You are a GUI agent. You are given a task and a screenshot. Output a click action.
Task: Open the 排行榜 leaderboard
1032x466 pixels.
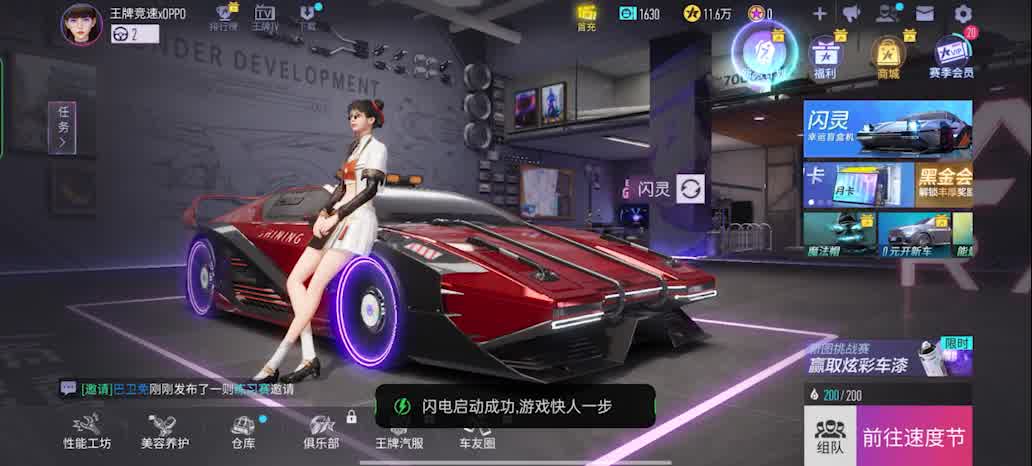(226, 16)
